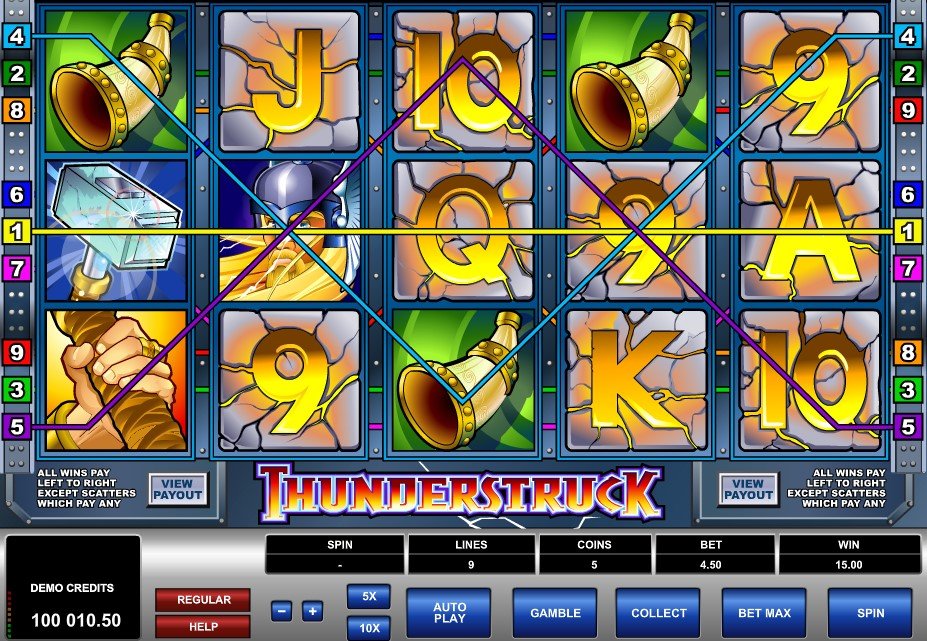This screenshot has width=927, height=641.
Task: Open the HELP screen
Action: click(x=203, y=625)
